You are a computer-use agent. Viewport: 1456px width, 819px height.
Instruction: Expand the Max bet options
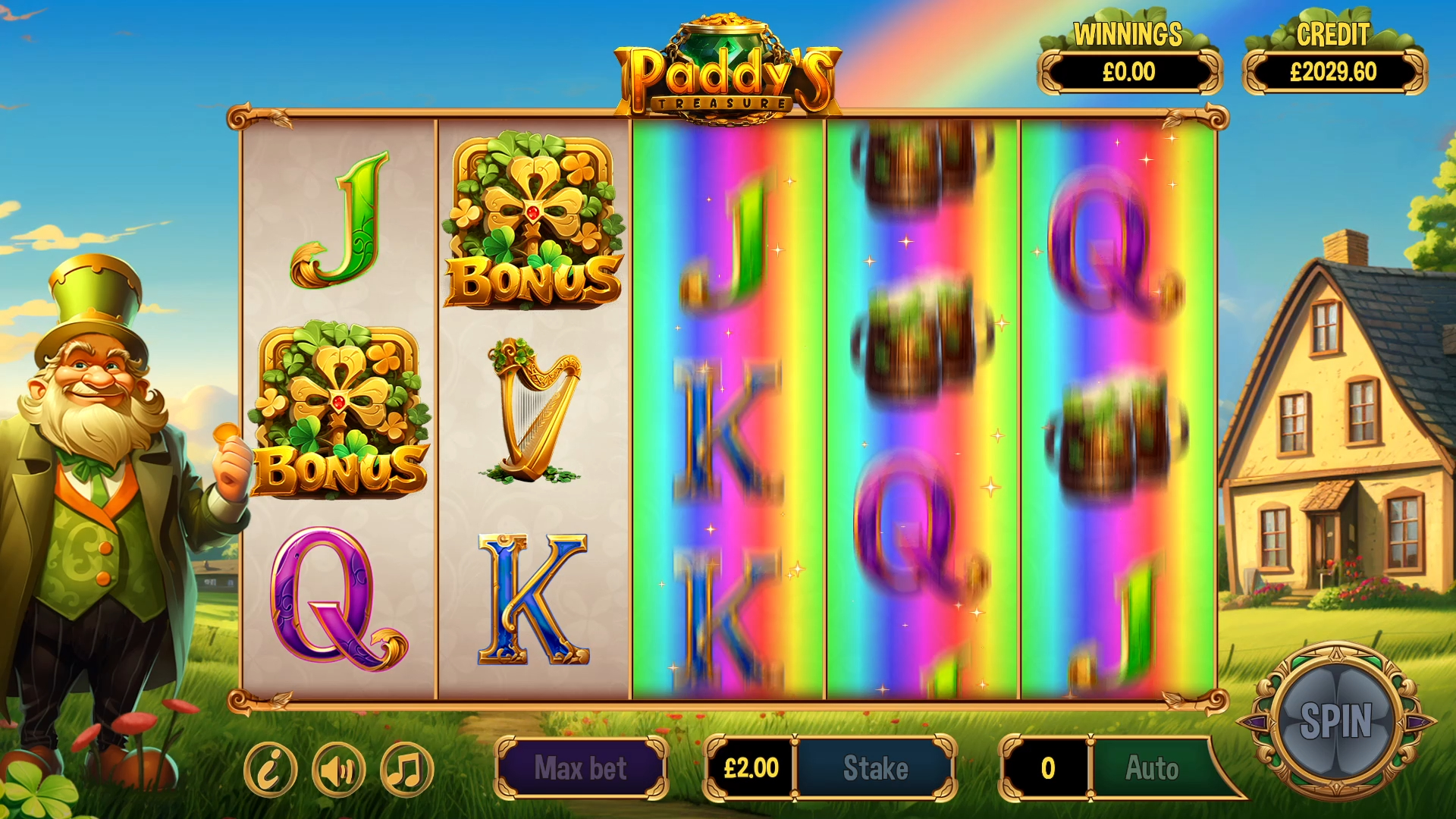pos(581,767)
